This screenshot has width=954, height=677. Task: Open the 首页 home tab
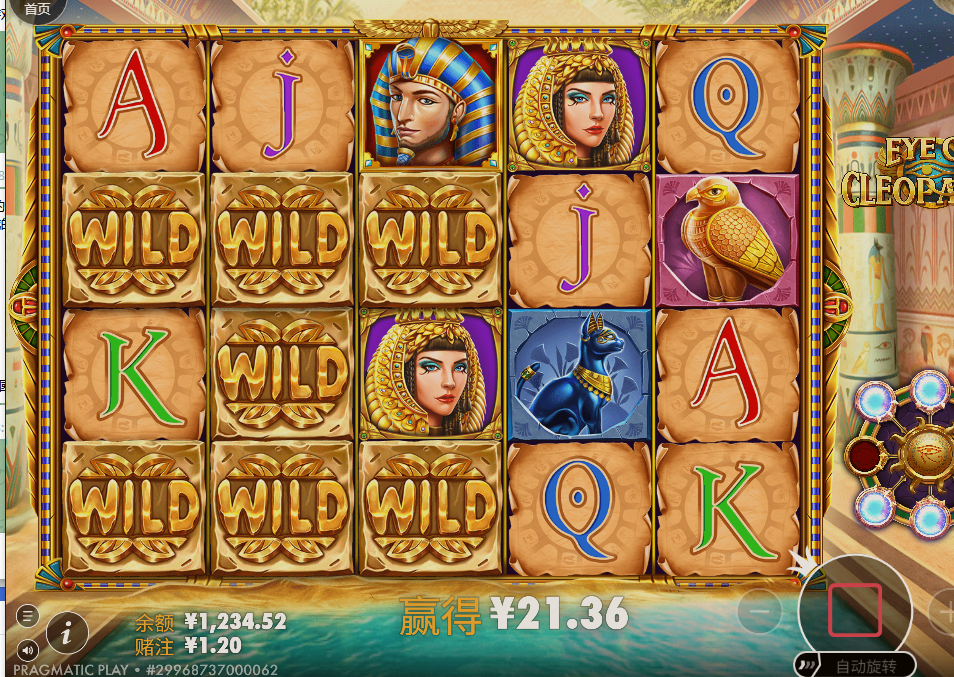coord(36,10)
